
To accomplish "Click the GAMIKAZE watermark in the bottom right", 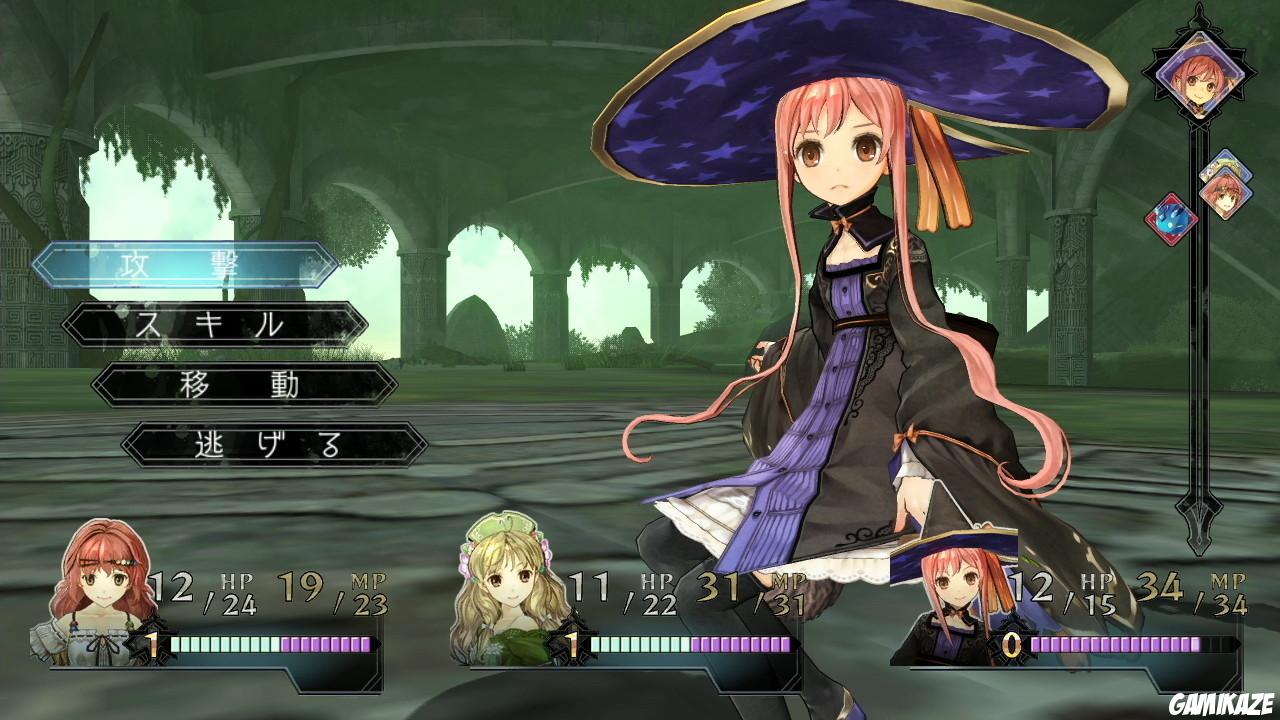I will [x=1222, y=706].
